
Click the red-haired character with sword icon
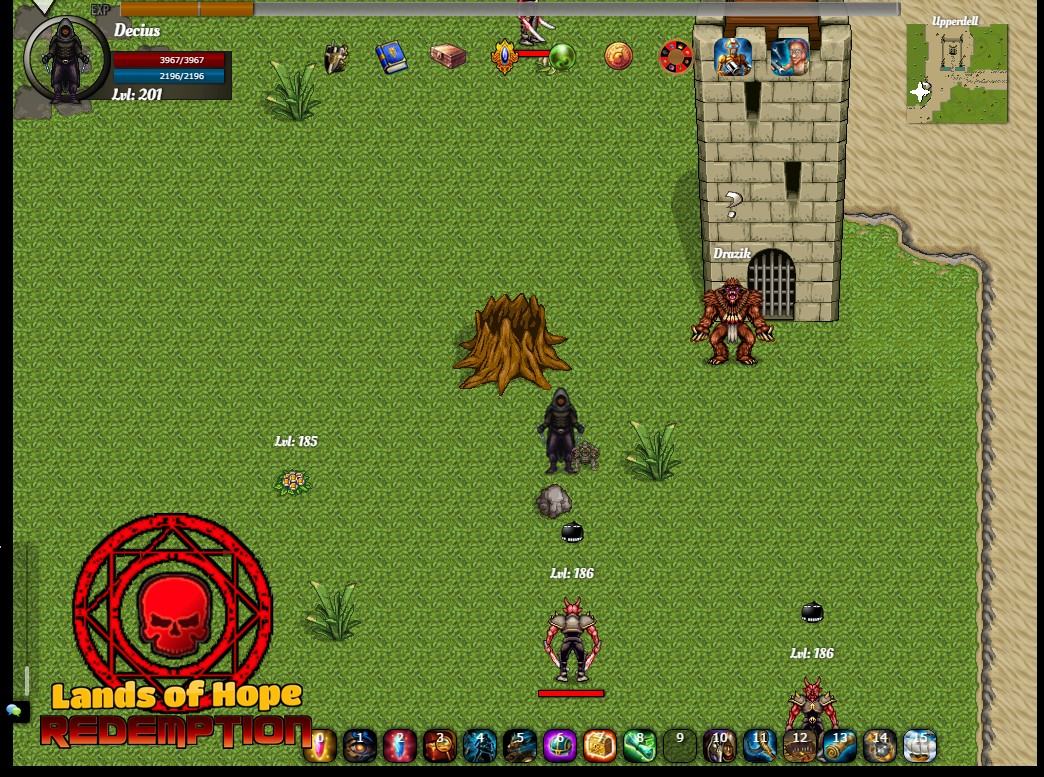(789, 57)
